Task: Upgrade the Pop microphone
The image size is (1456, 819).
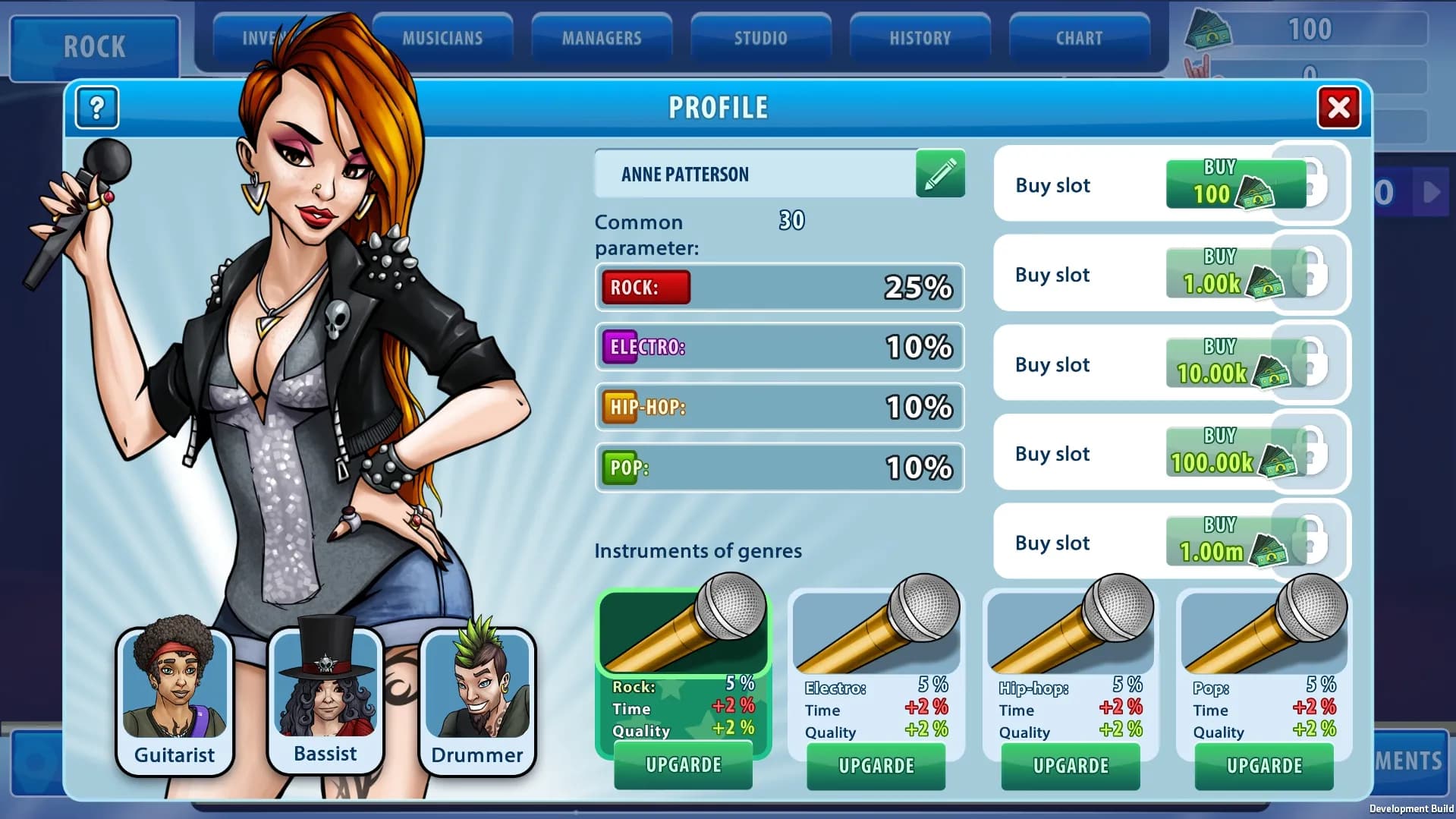Action: [1264, 766]
